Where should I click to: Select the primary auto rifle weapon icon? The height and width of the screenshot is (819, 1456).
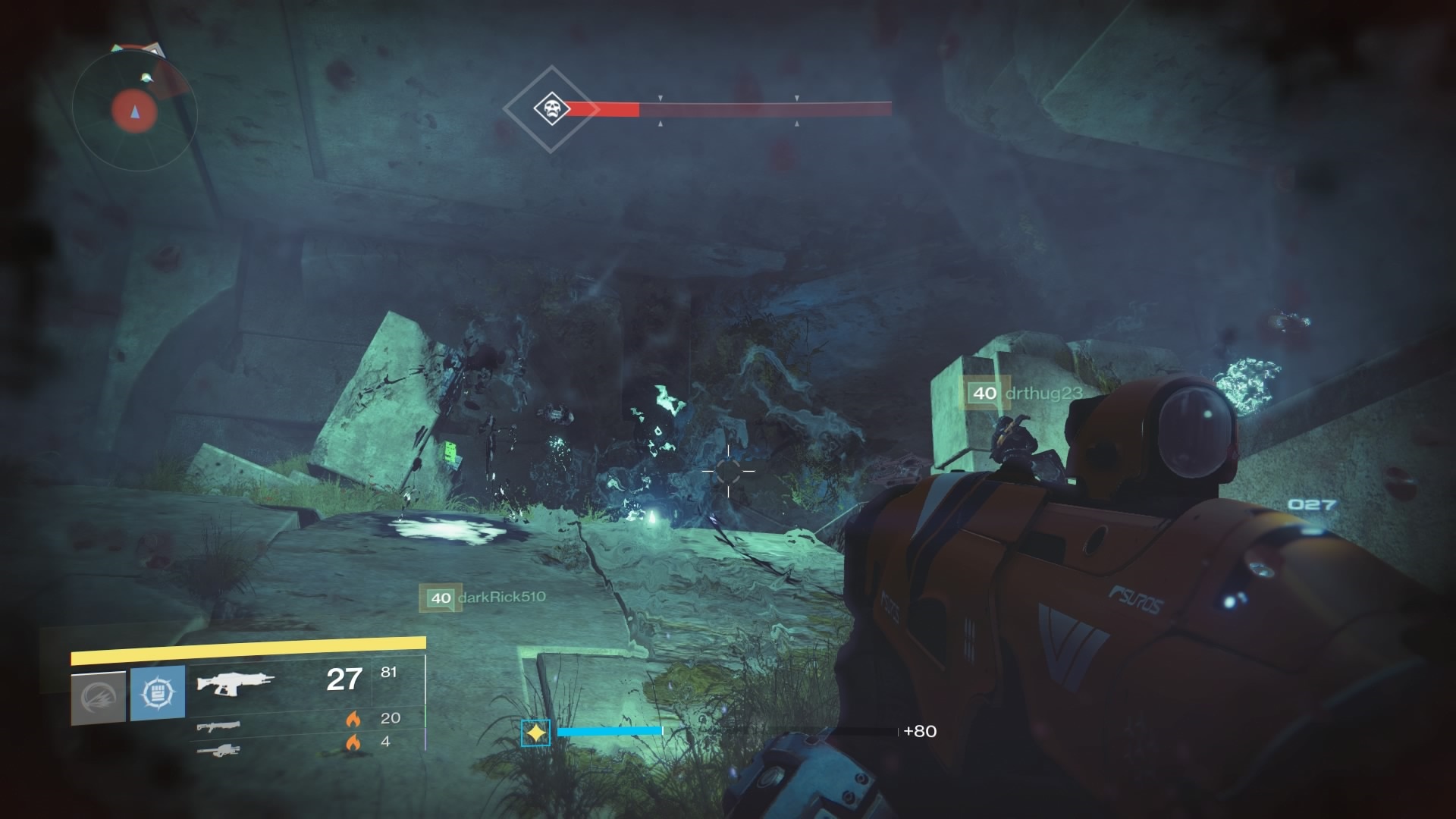pos(235,681)
